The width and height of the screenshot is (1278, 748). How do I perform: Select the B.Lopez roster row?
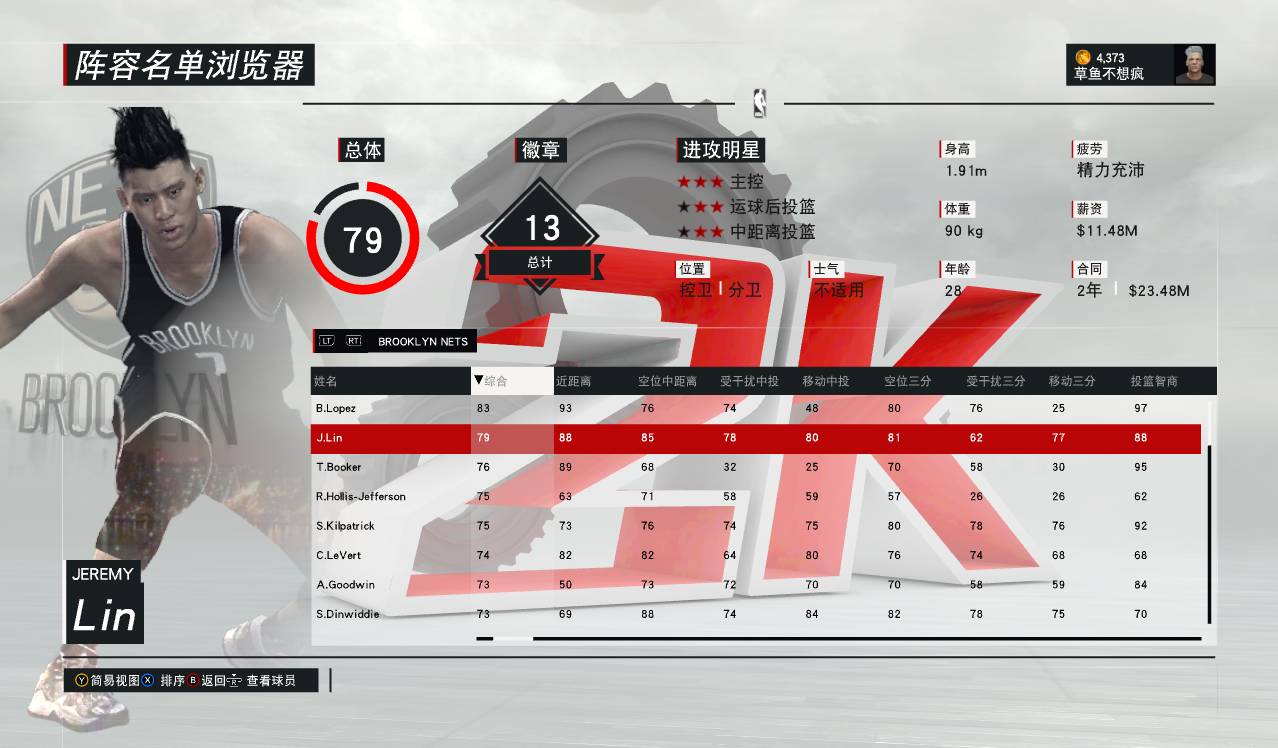(x=336, y=408)
